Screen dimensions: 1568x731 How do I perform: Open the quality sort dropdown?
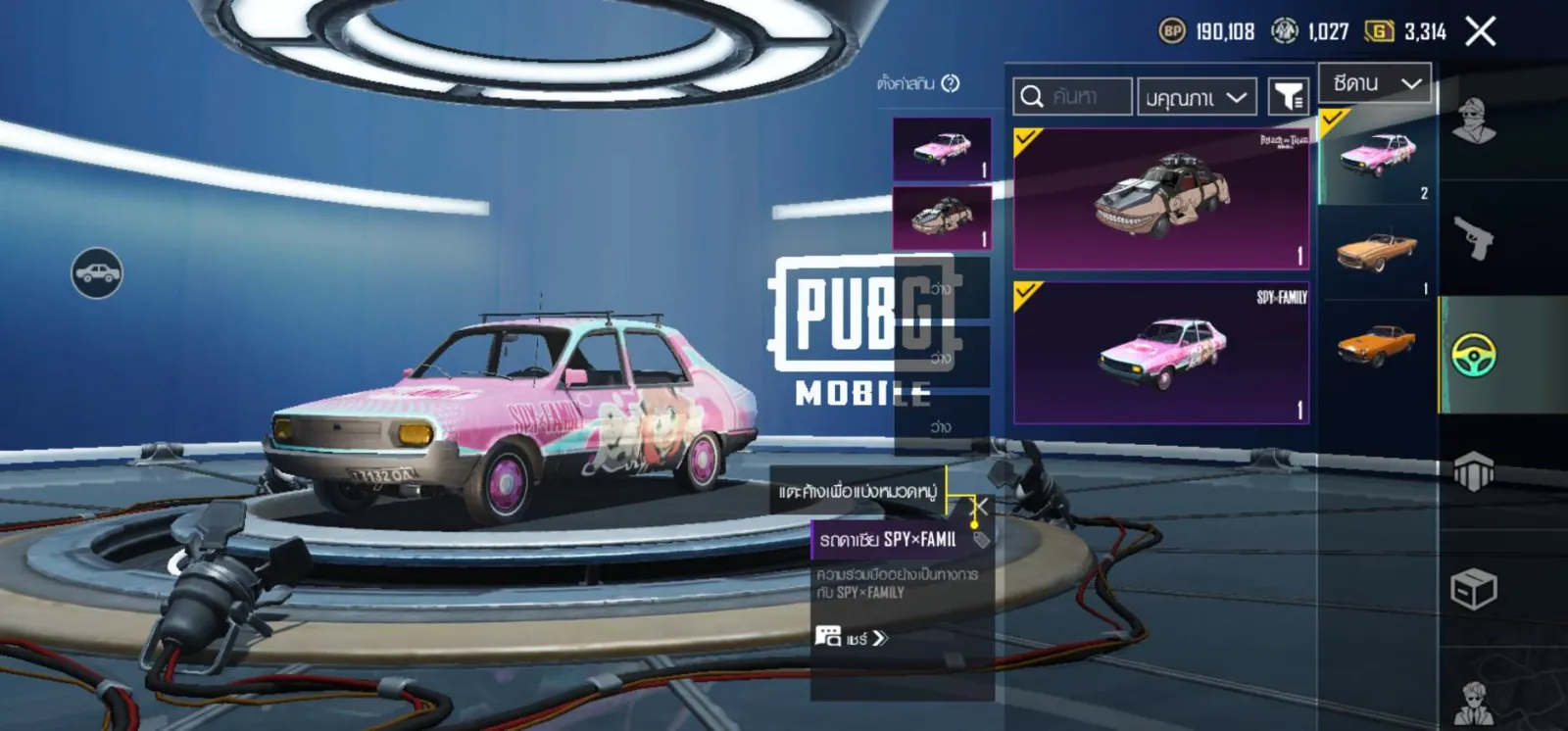(1196, 97)
